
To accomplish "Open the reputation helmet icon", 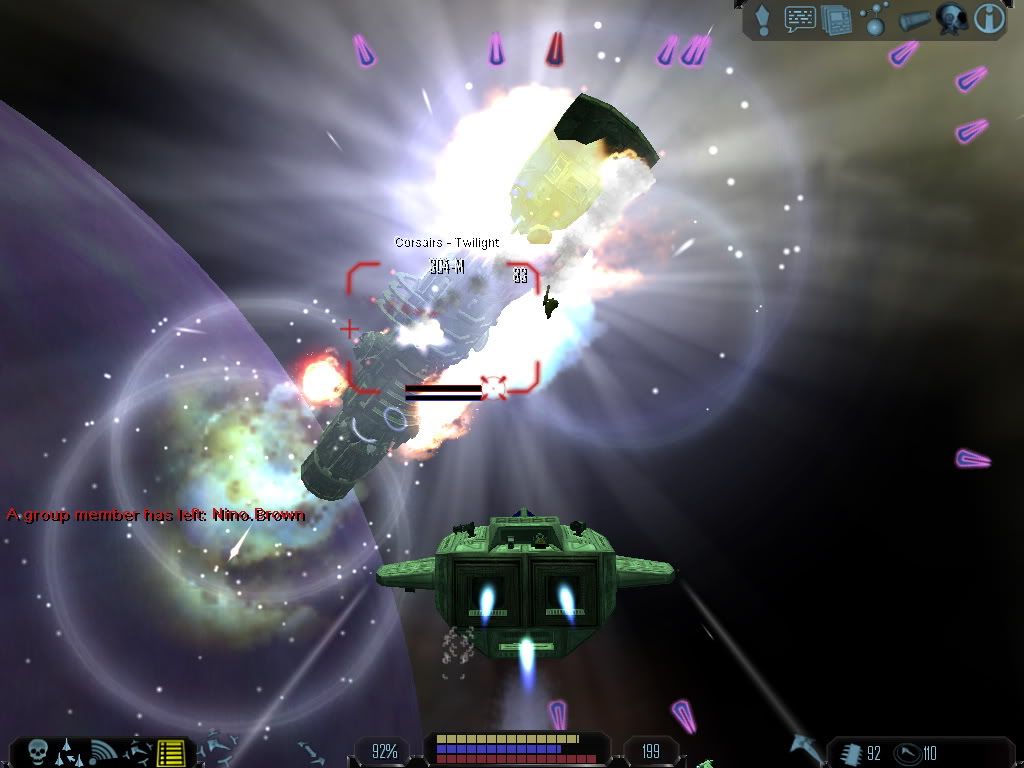I will click(950, 19).
